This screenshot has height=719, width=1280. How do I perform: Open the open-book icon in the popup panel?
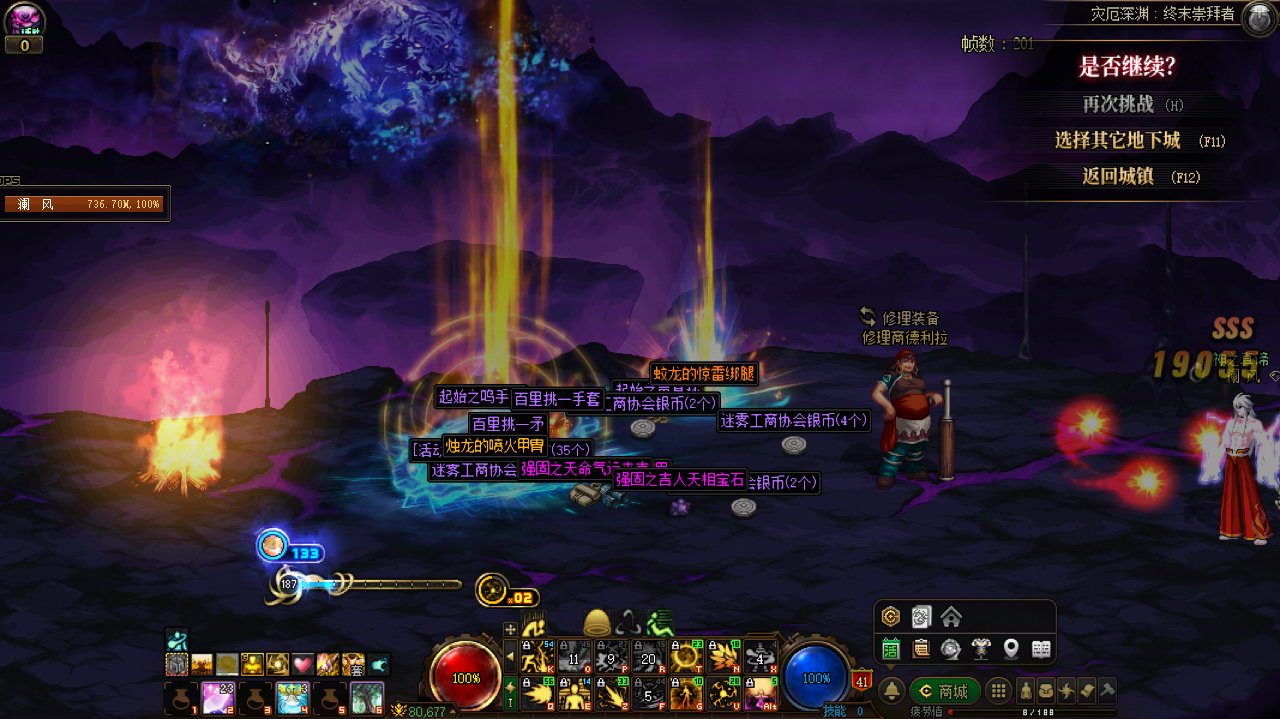pos(1041,649)
